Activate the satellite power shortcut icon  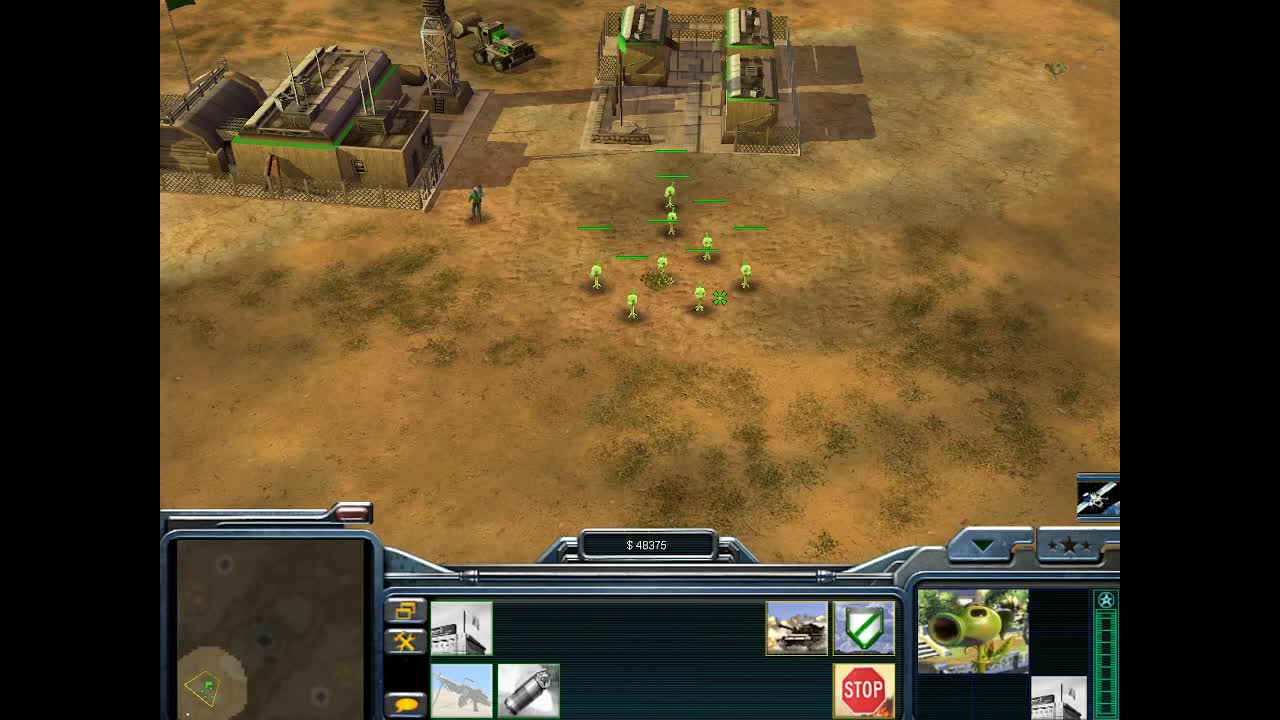pyautogui.click(x=1097, y=496)
